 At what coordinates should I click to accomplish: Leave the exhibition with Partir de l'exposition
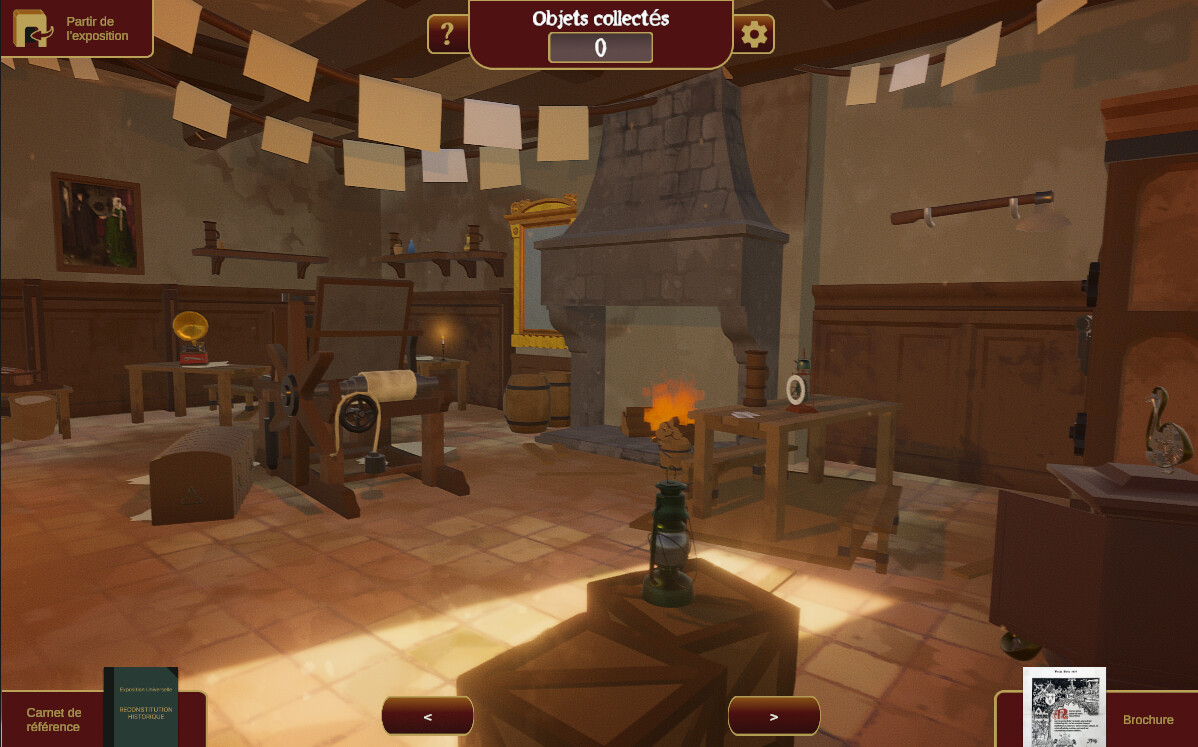(x=76, y=28)
